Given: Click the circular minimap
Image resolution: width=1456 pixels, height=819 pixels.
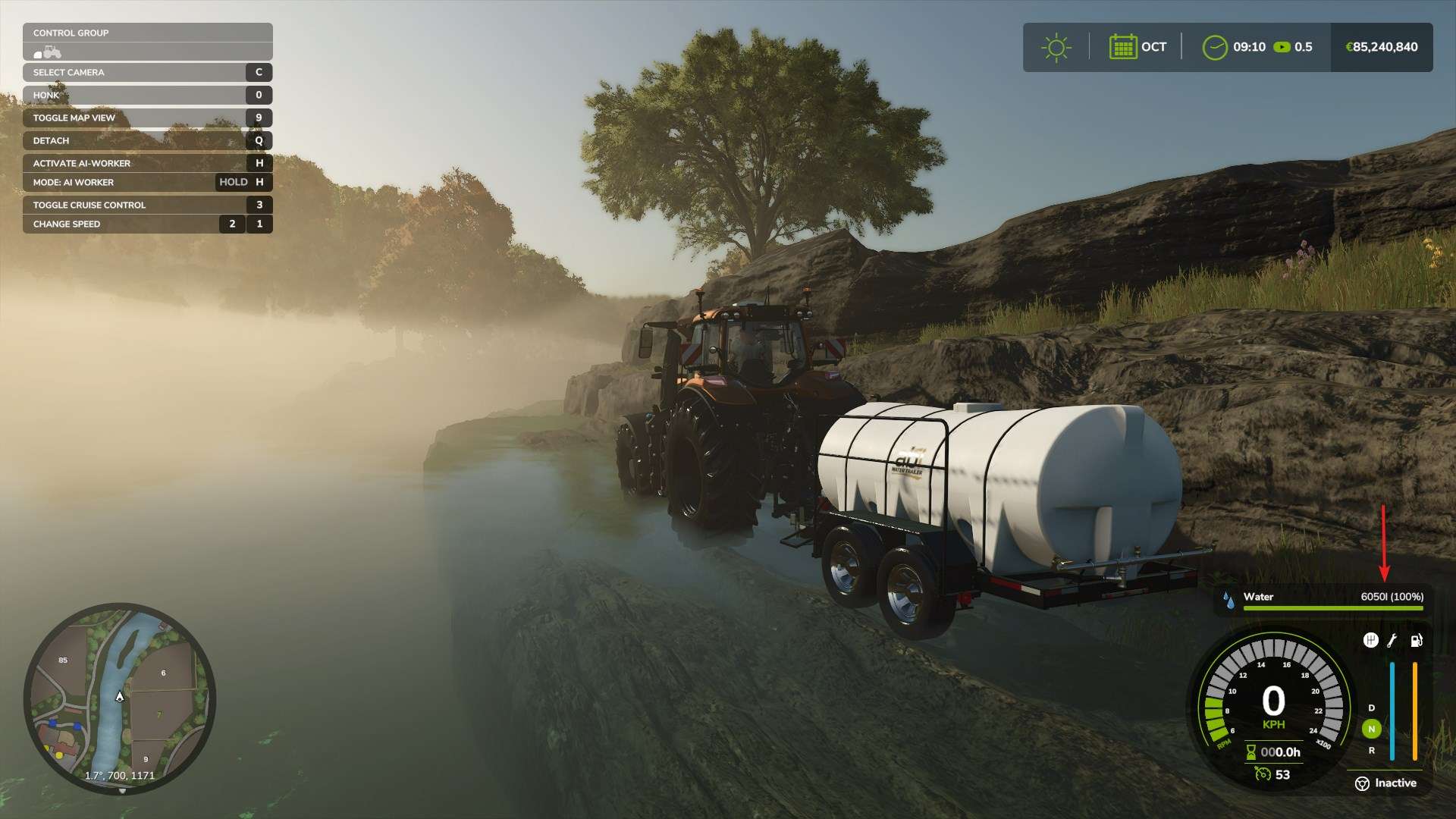Looking at the screenshot, I should 120,698.
